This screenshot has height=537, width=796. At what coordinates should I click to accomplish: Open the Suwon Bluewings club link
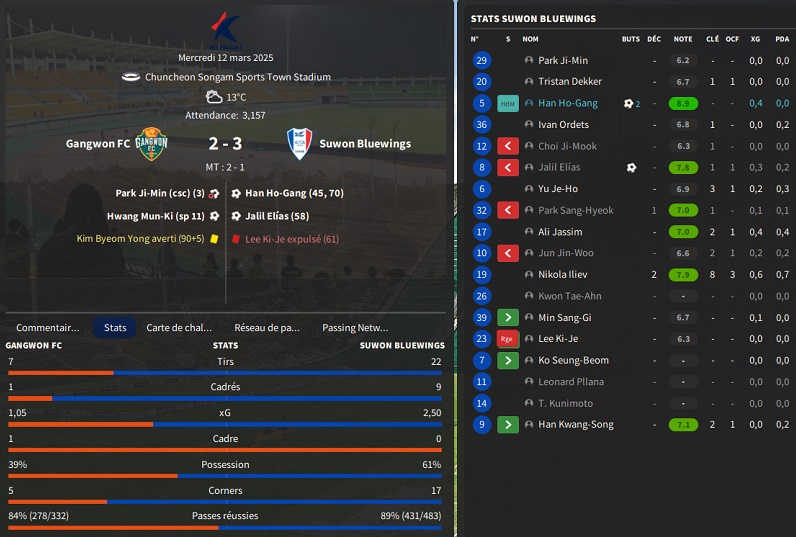pyautogui.click(x=364, y=144)
